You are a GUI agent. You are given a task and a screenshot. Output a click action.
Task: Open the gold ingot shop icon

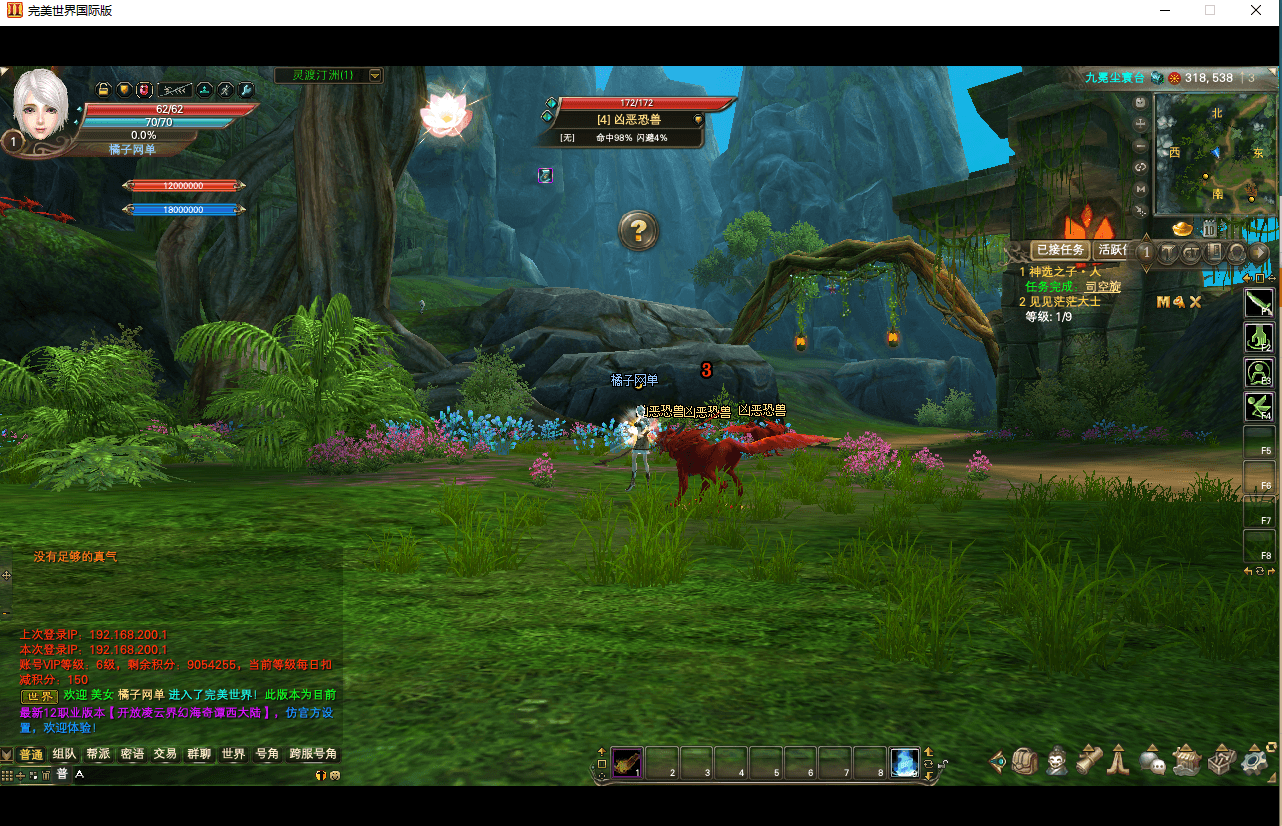[1183, 229]
